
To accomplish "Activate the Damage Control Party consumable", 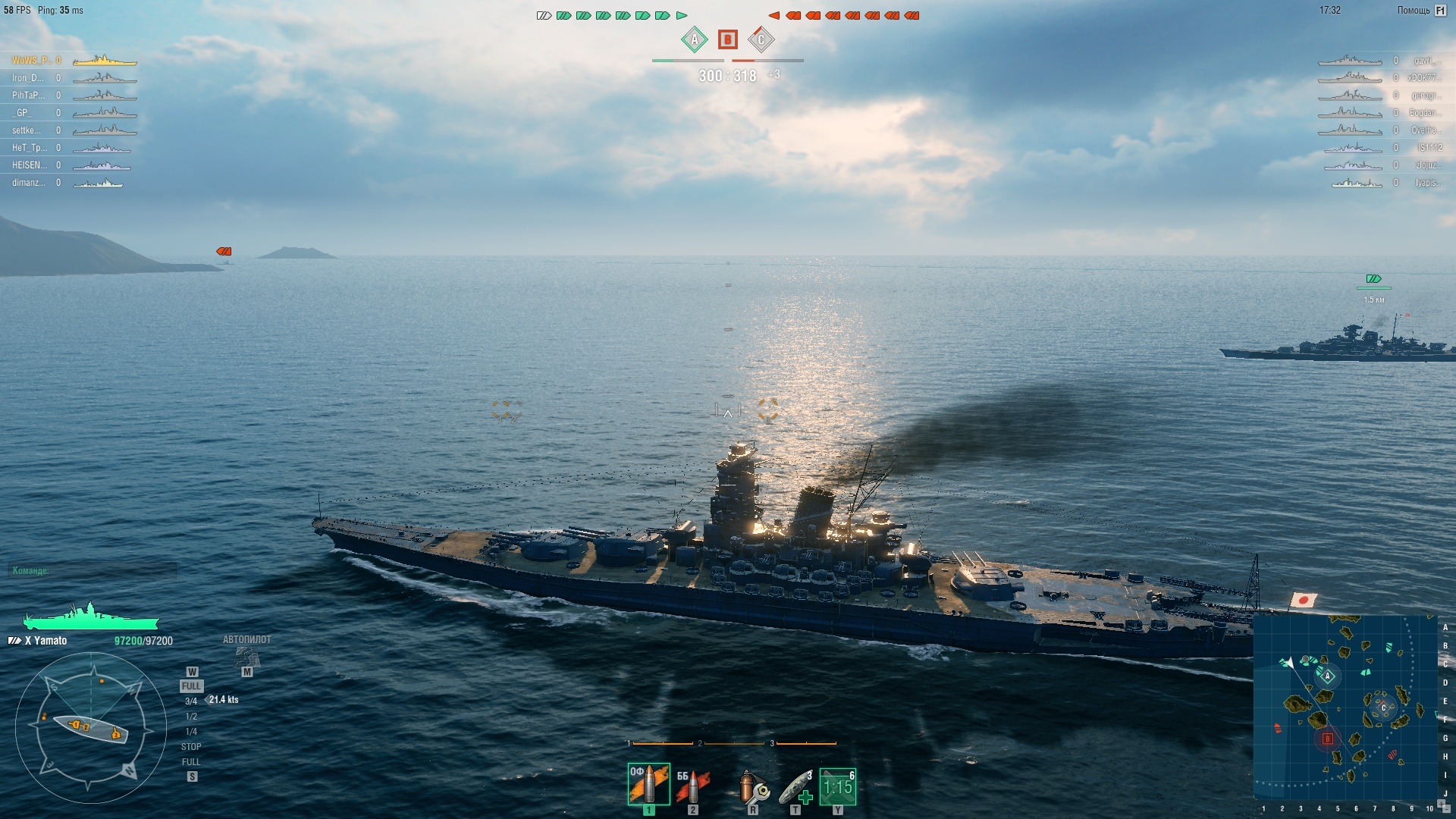I will point(752,787).
